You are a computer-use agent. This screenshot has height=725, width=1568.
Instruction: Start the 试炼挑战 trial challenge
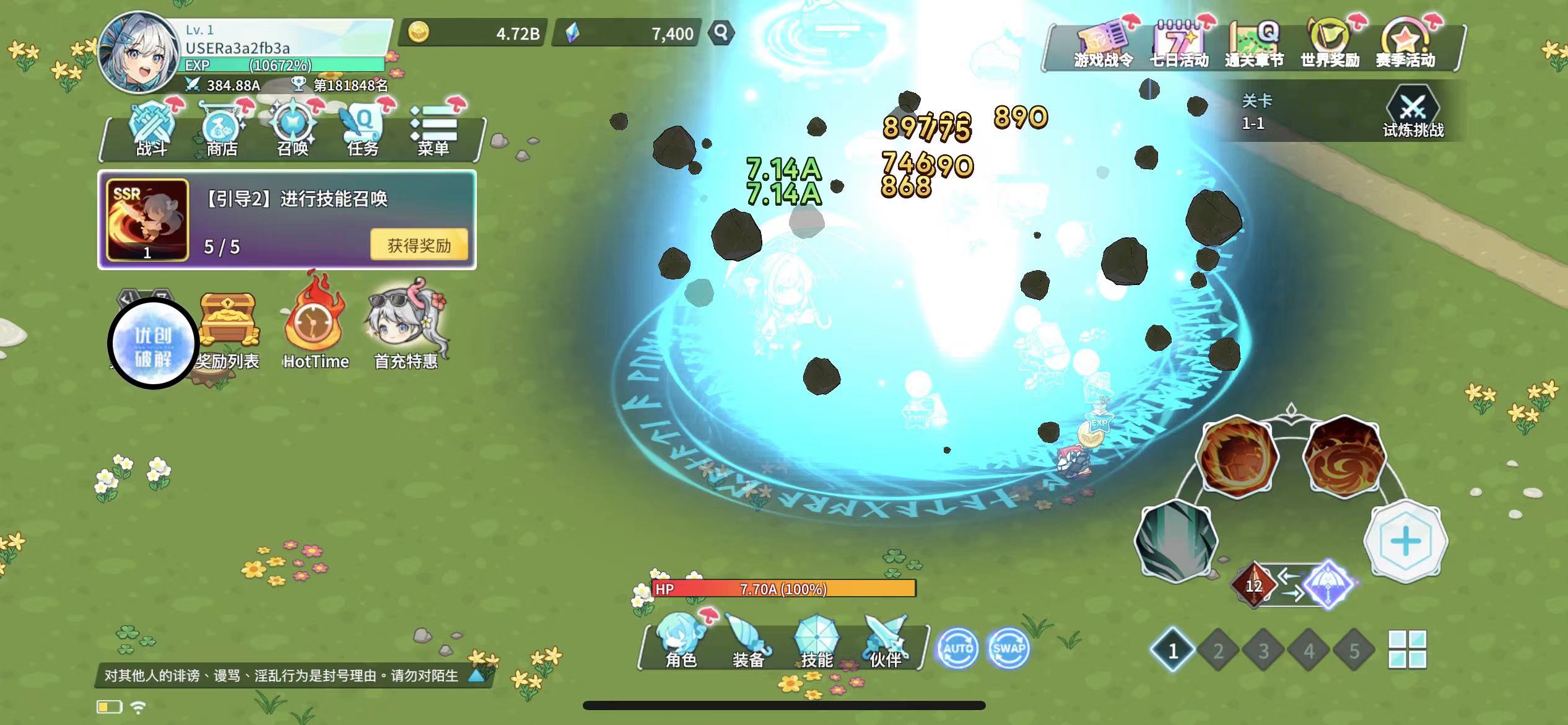[1413, 113]
